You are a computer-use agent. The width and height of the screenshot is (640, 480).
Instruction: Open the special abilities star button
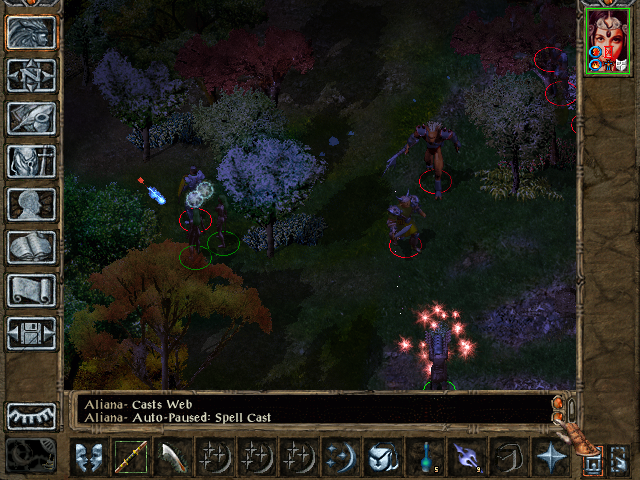pos(550,458)
